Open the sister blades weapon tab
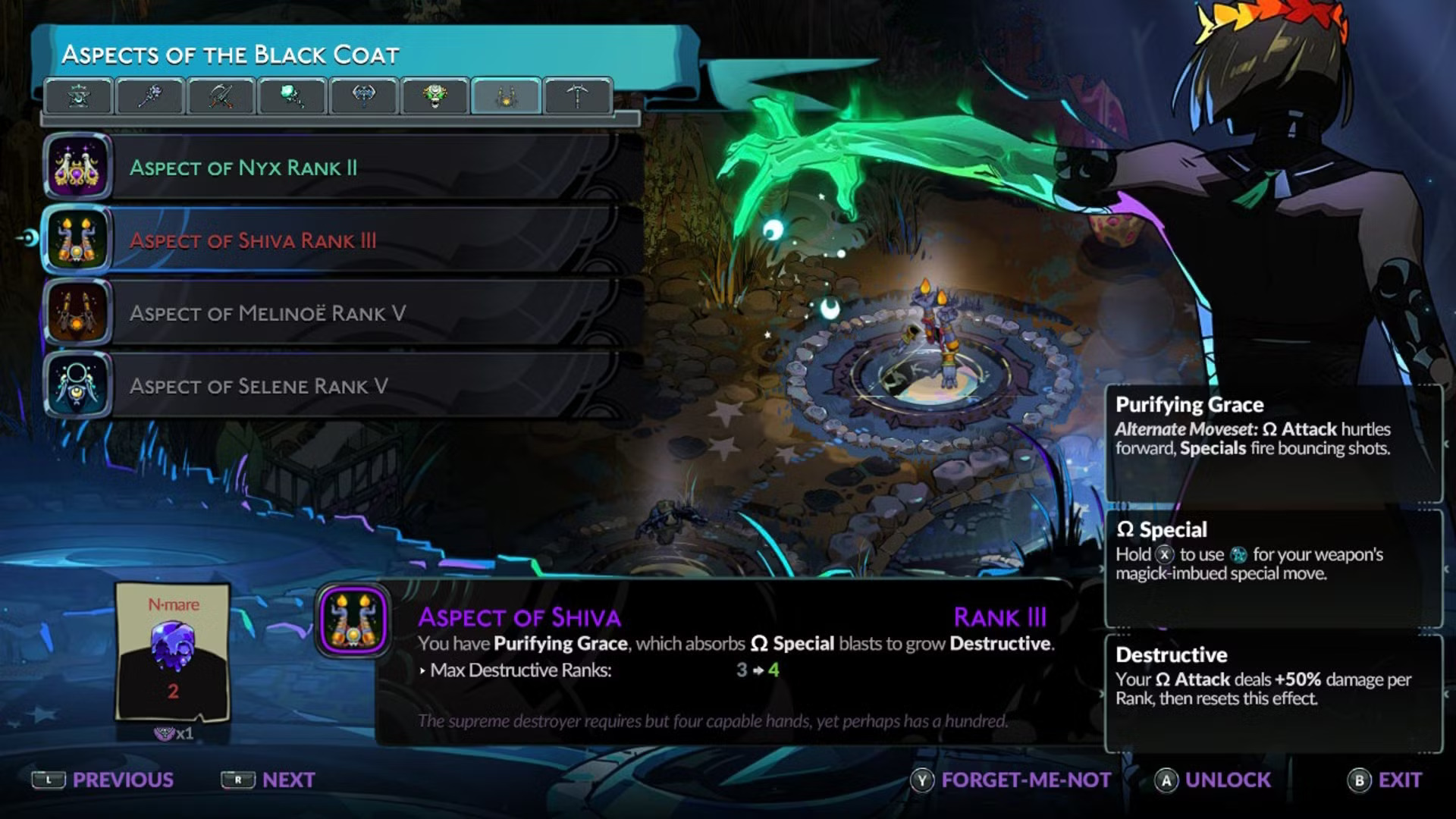This screenshot has height=819, width=1456. coord(220,96)
